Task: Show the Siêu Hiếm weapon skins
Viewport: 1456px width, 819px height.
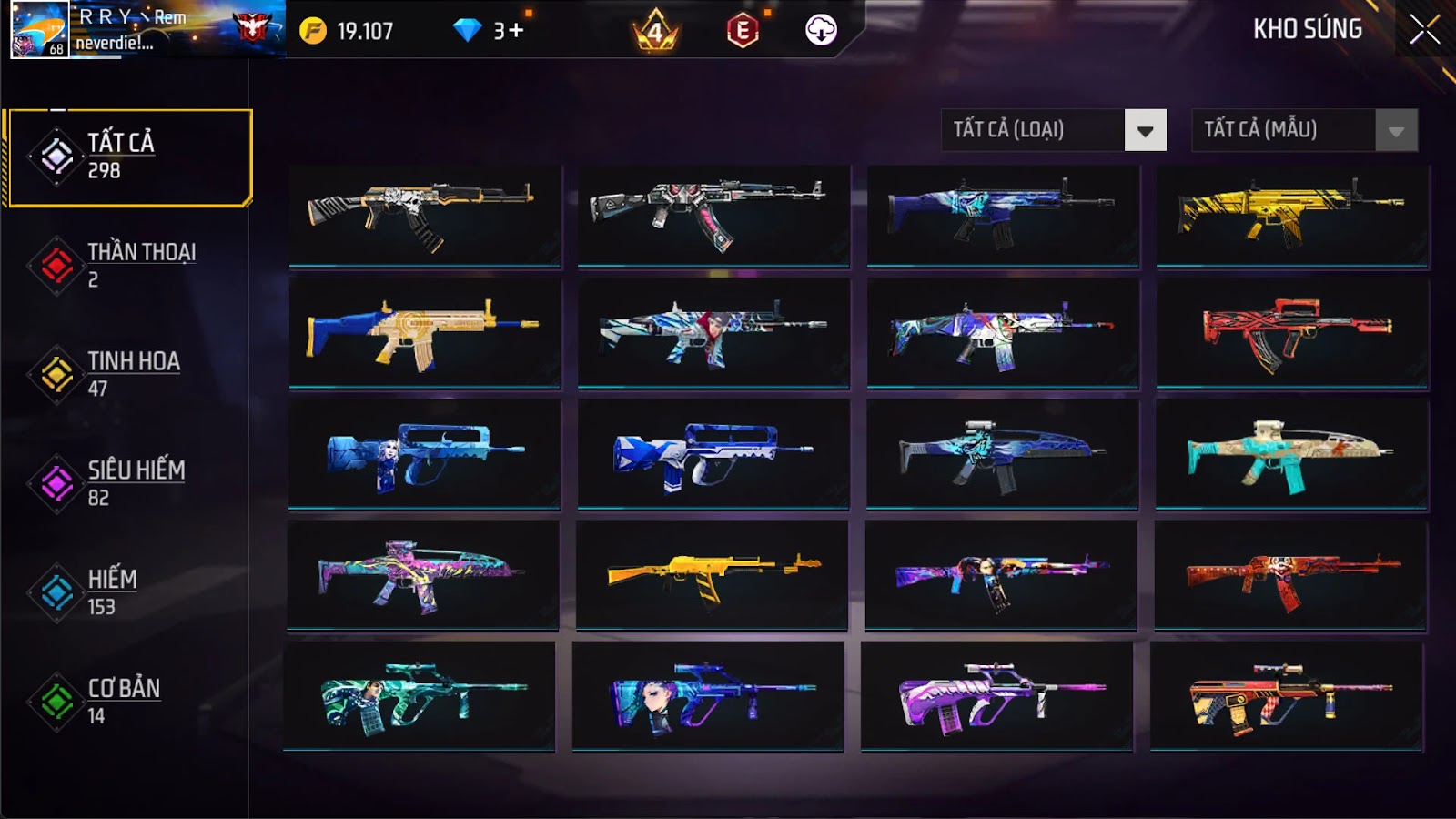Action: [127, 483]
